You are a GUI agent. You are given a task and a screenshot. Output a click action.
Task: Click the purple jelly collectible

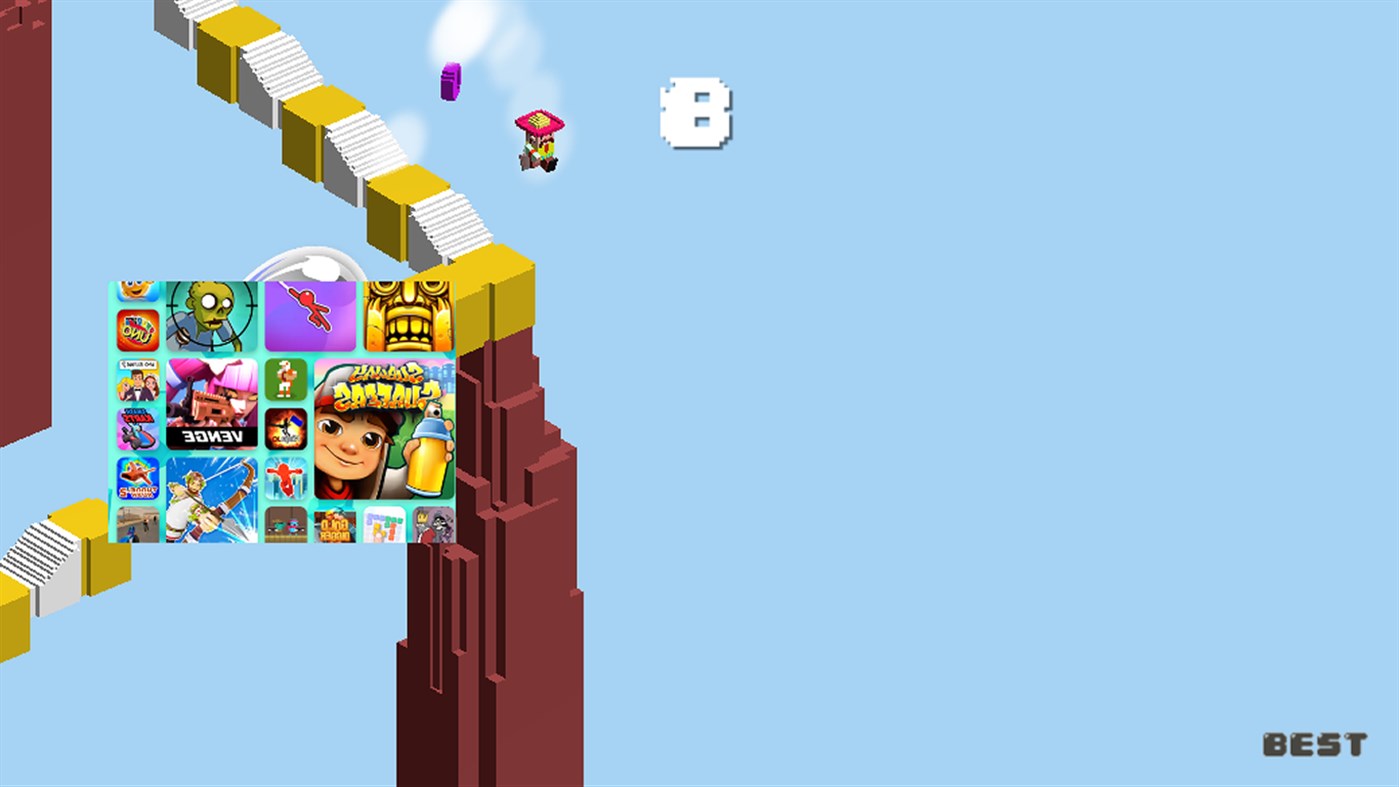[450, 80]
